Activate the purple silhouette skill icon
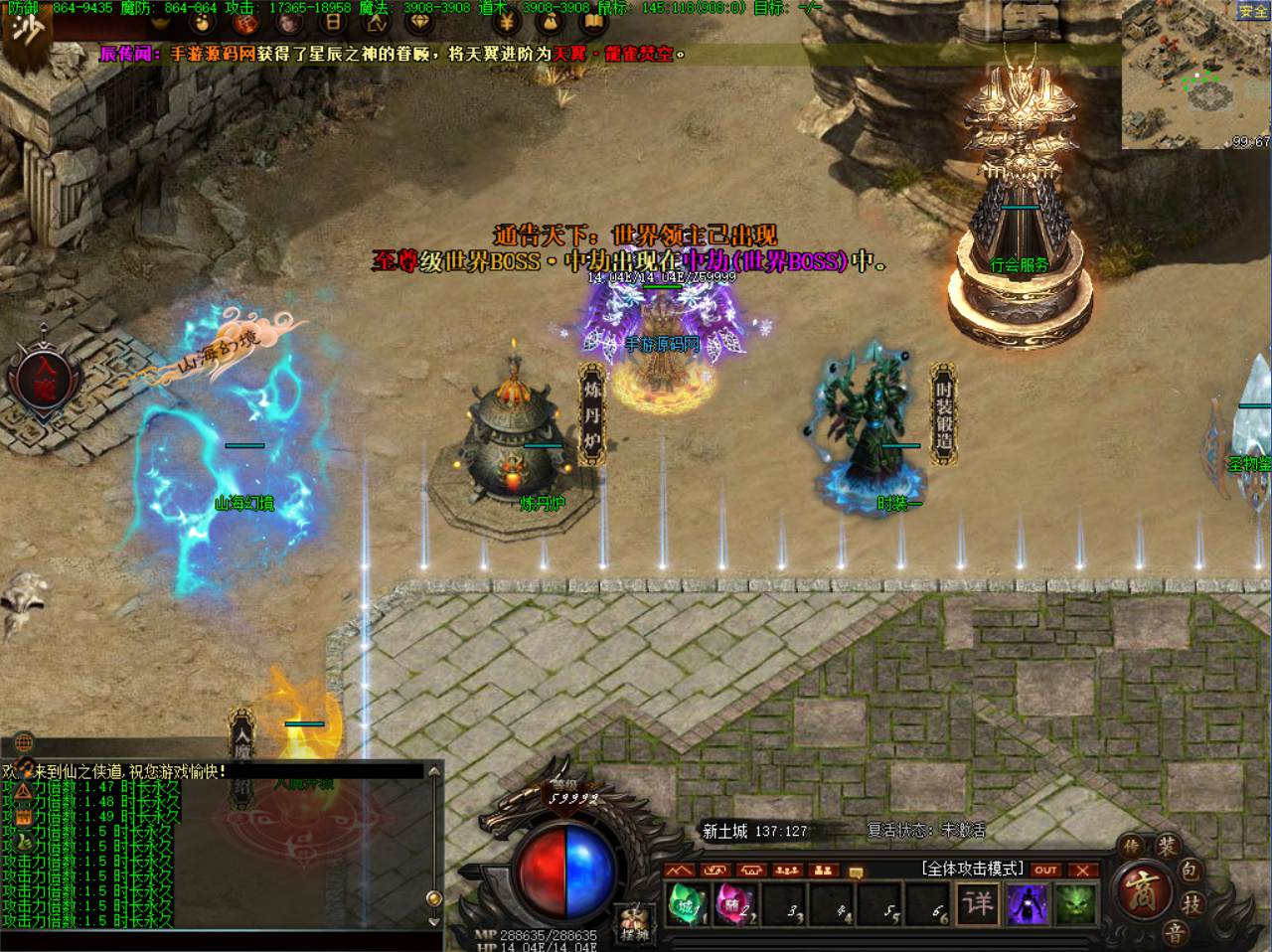 point(1026,904)
